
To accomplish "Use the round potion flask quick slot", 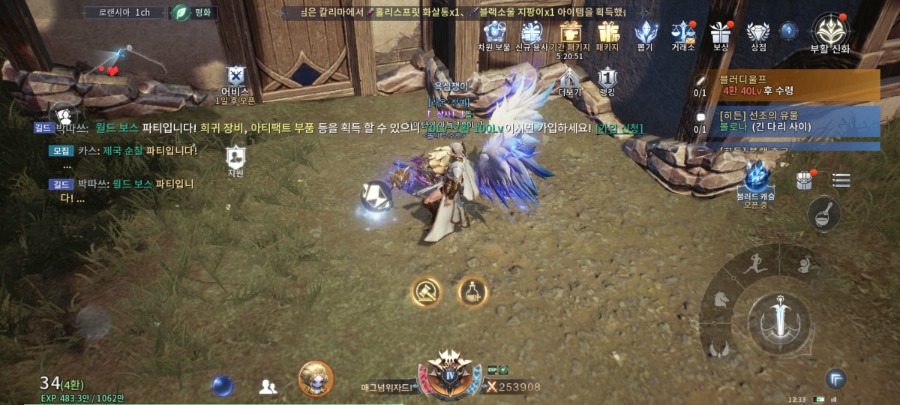I will tap(473, 291).
